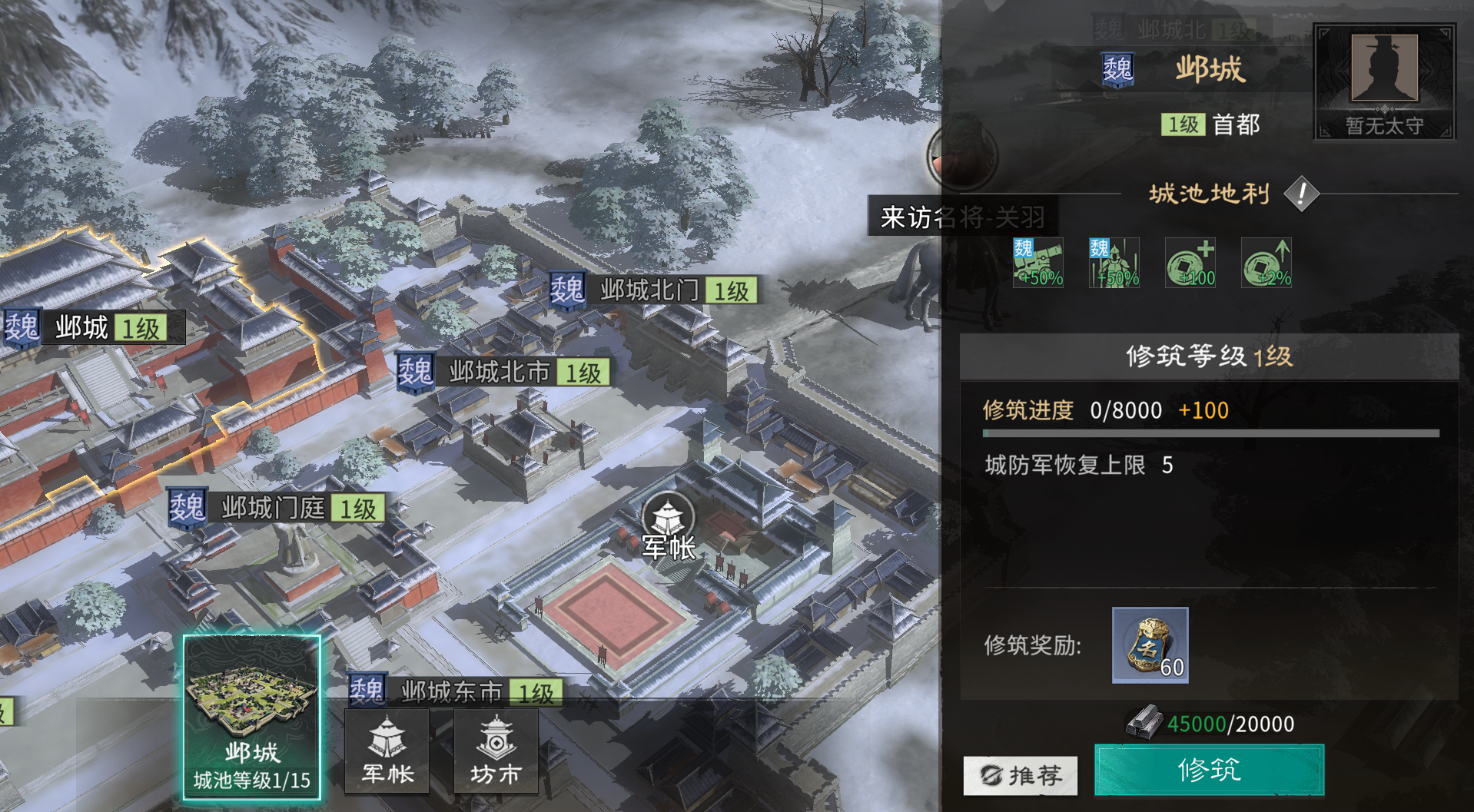Viewport: 1474px width, 812px height.
Task: Click the +100 coin bonus icon
Action: tap(1190, 263)
